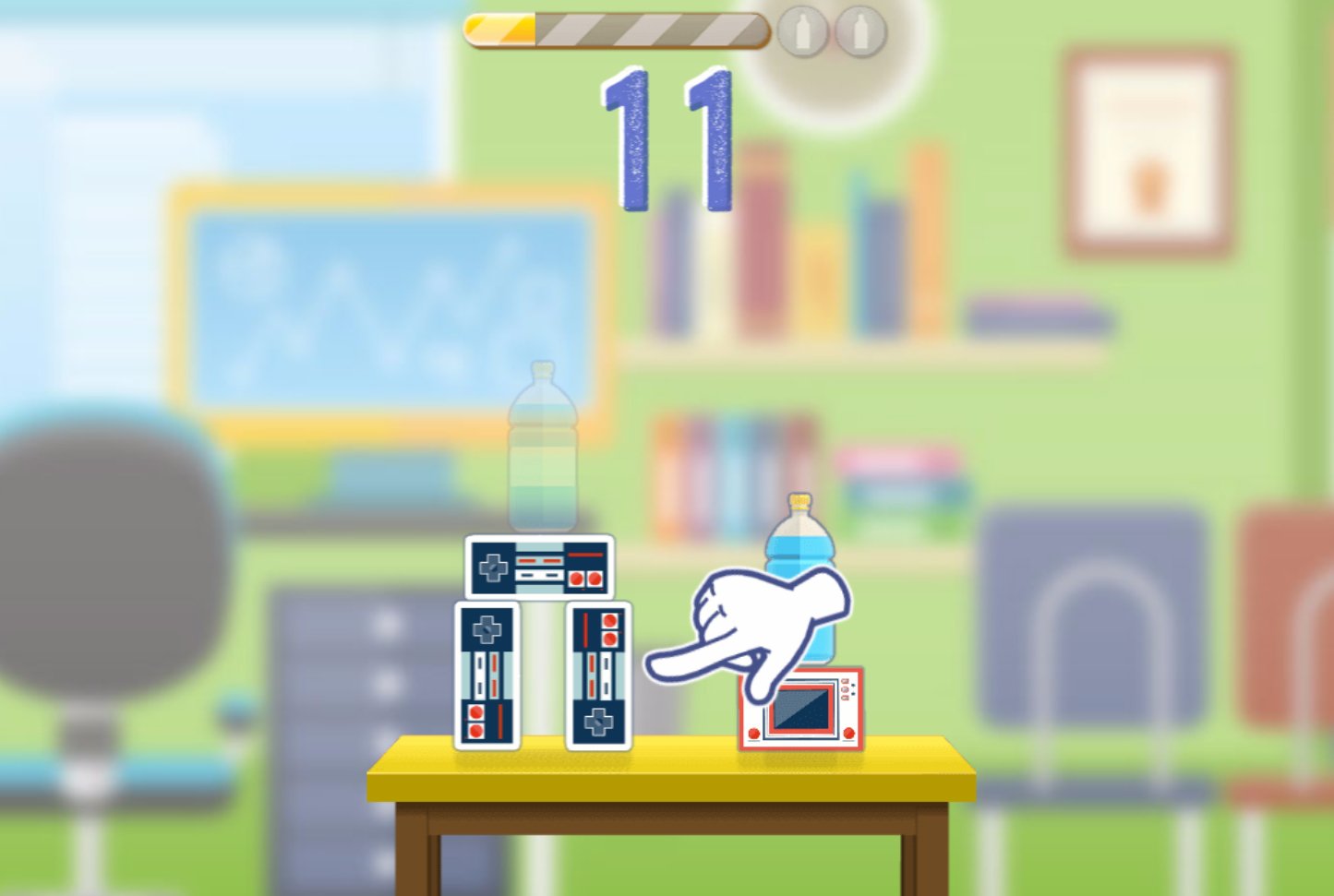Tap the bottle cap of the blue bottle

point(799,504)
